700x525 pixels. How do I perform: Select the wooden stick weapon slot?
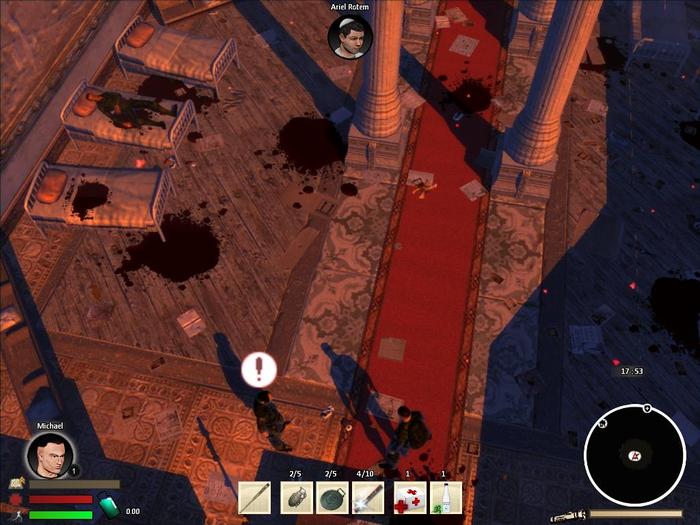(x=254, y=497)
